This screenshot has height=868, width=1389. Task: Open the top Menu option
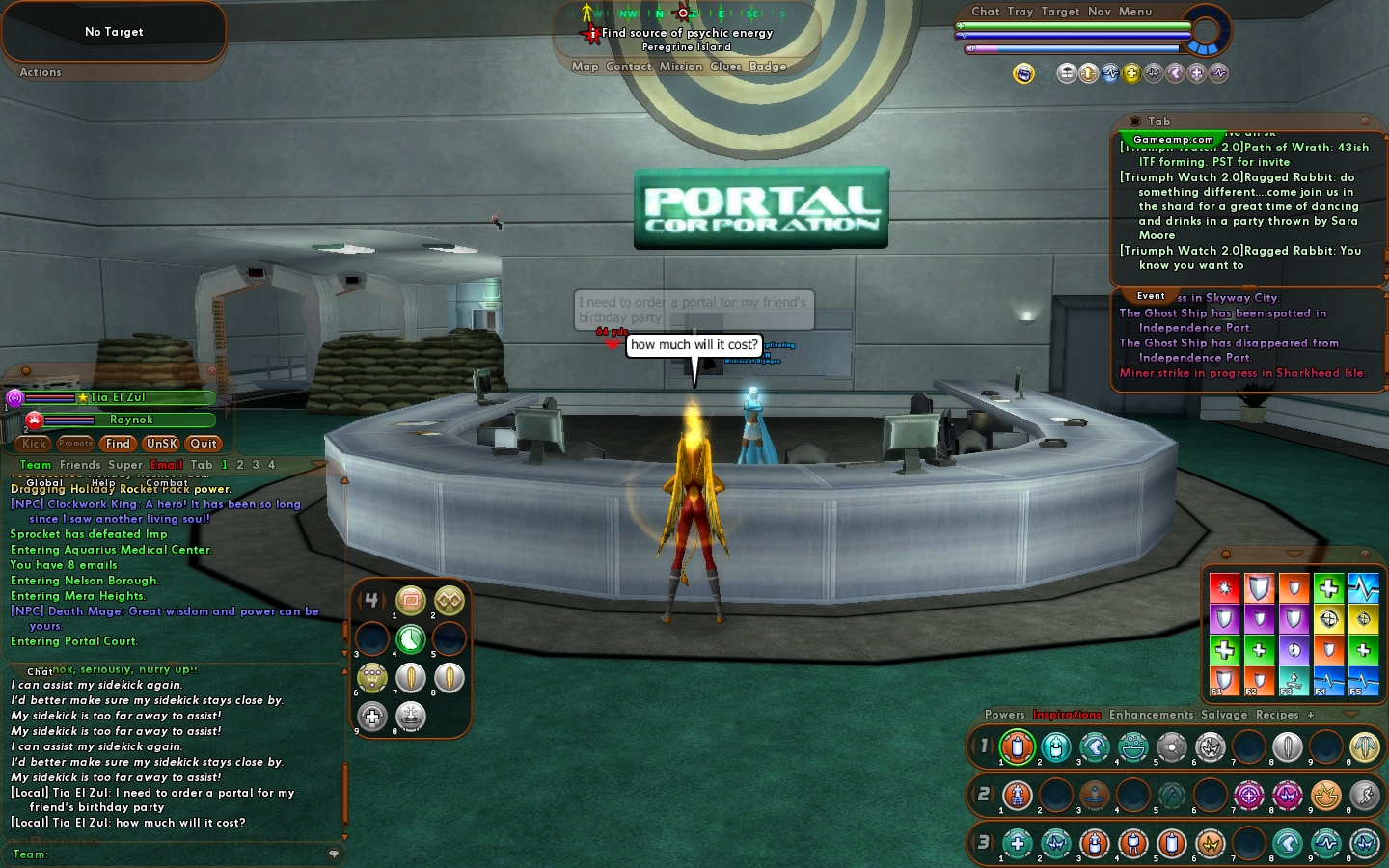click(1135, 12)
